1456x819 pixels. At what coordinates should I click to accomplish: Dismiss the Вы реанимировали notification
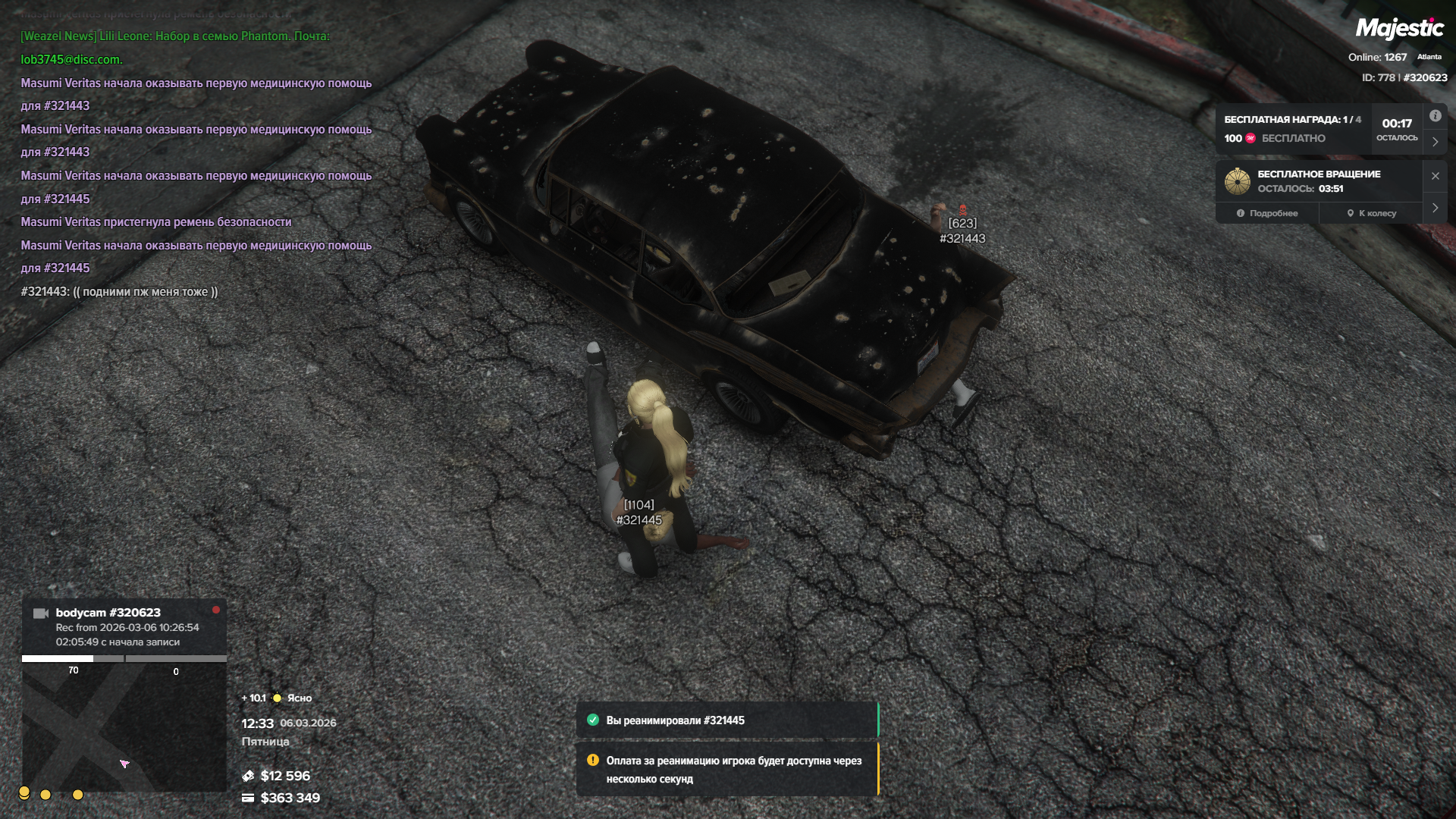726,720
